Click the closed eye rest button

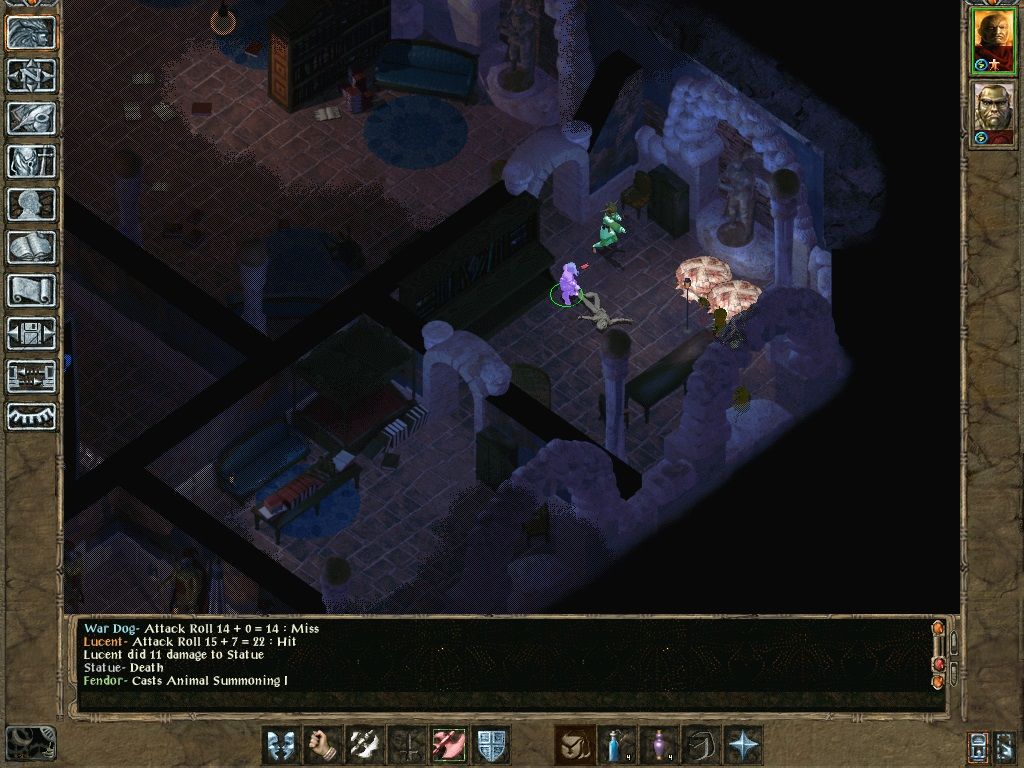pos(32,416)
